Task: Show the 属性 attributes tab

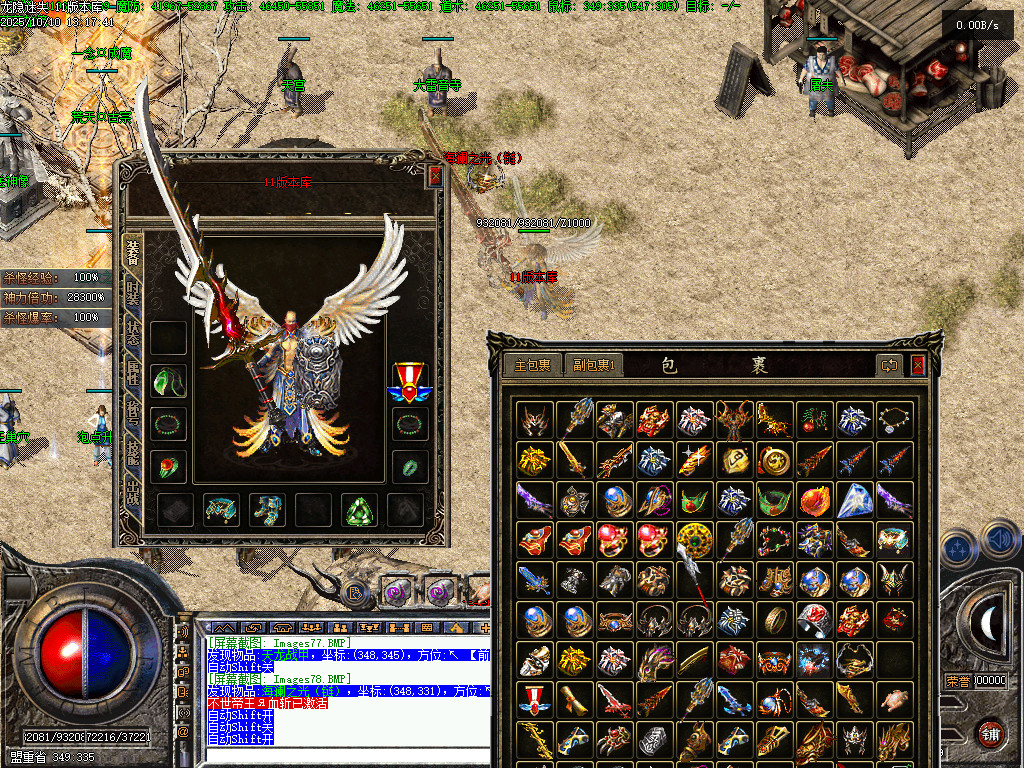Action: pyautogui.click(x=133, y=372)
